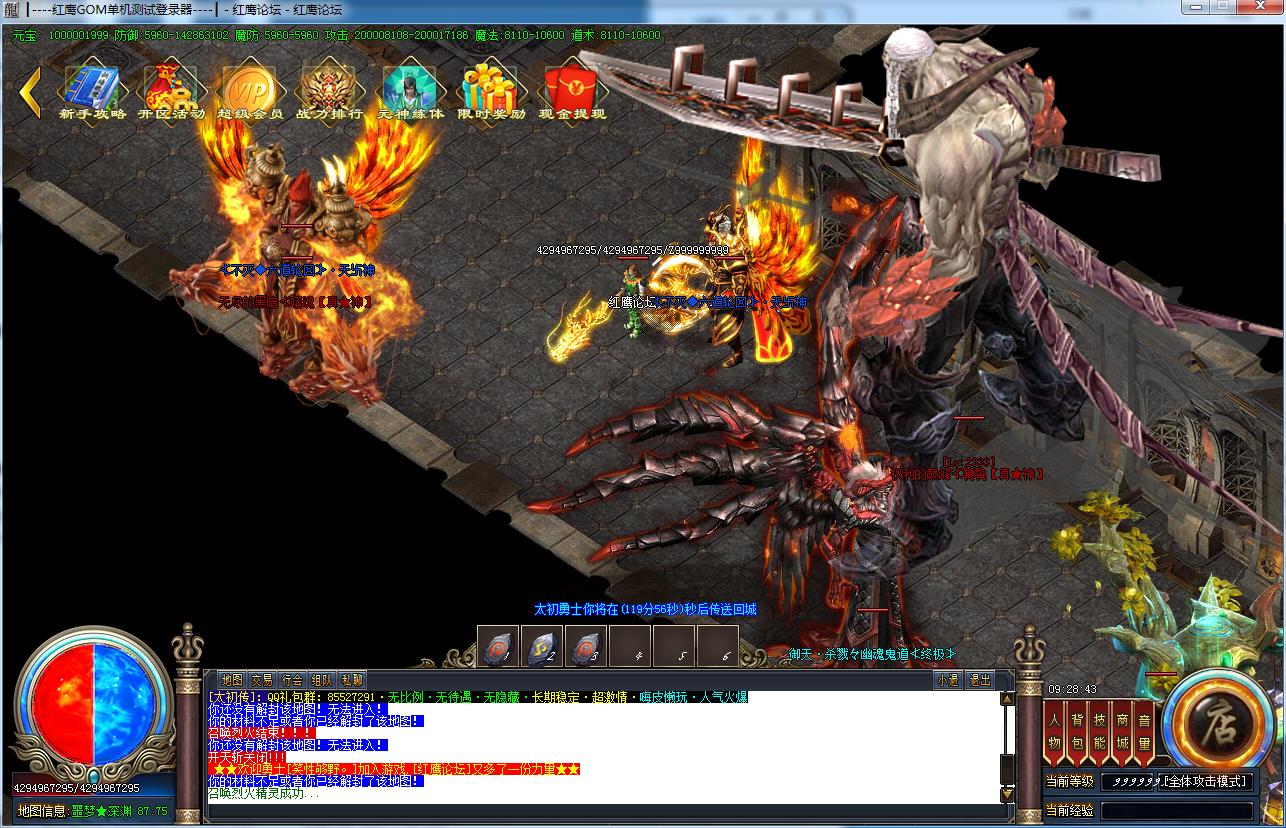The height and width of the screenshot is (828, 1286).
Task: Open the 现金提现 red envelope icon
Action: (x=571, y=90)
